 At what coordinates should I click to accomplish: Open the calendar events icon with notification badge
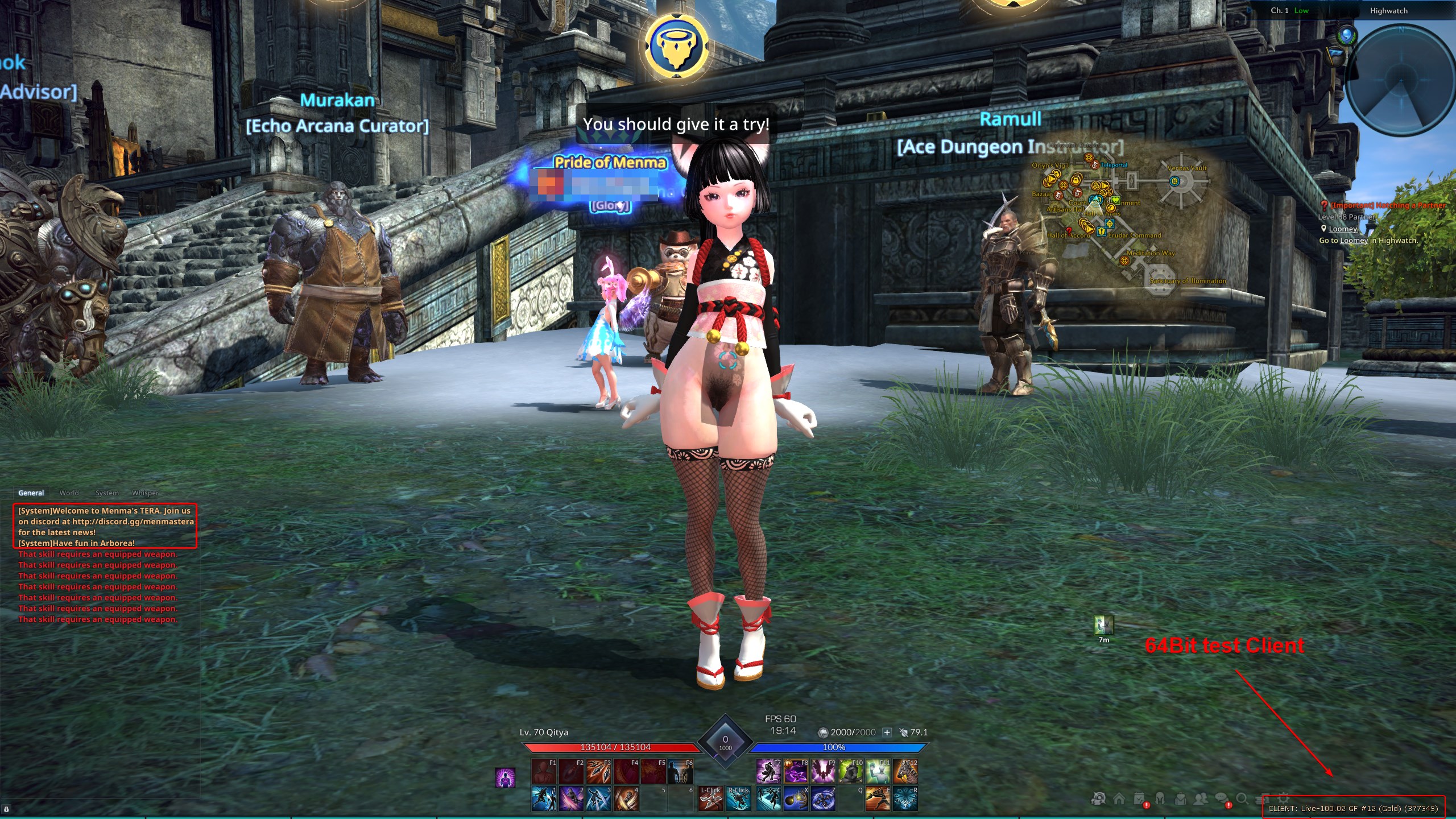click(x=1140, y=799)
